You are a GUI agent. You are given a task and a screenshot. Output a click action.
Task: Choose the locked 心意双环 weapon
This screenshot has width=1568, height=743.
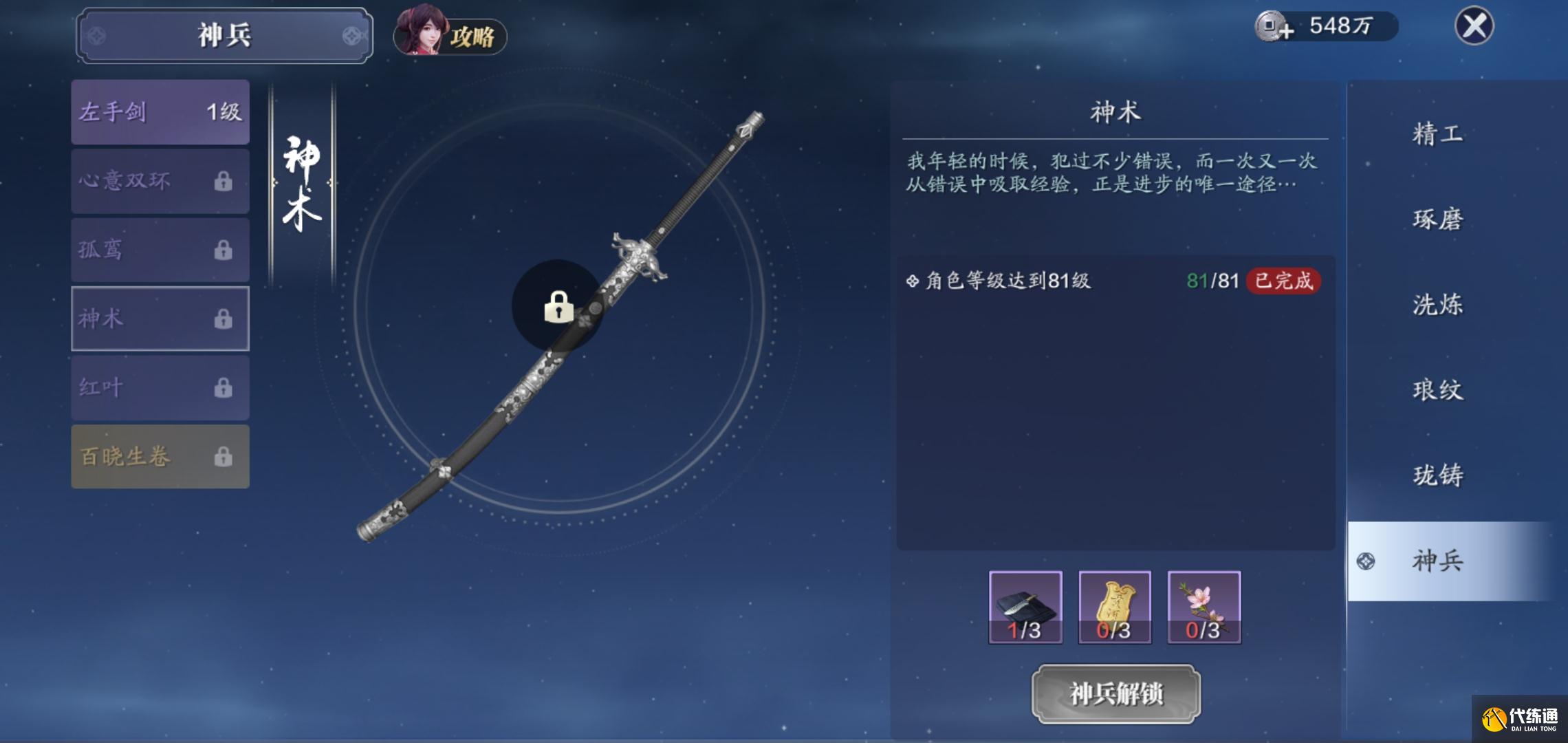(160, 181)
